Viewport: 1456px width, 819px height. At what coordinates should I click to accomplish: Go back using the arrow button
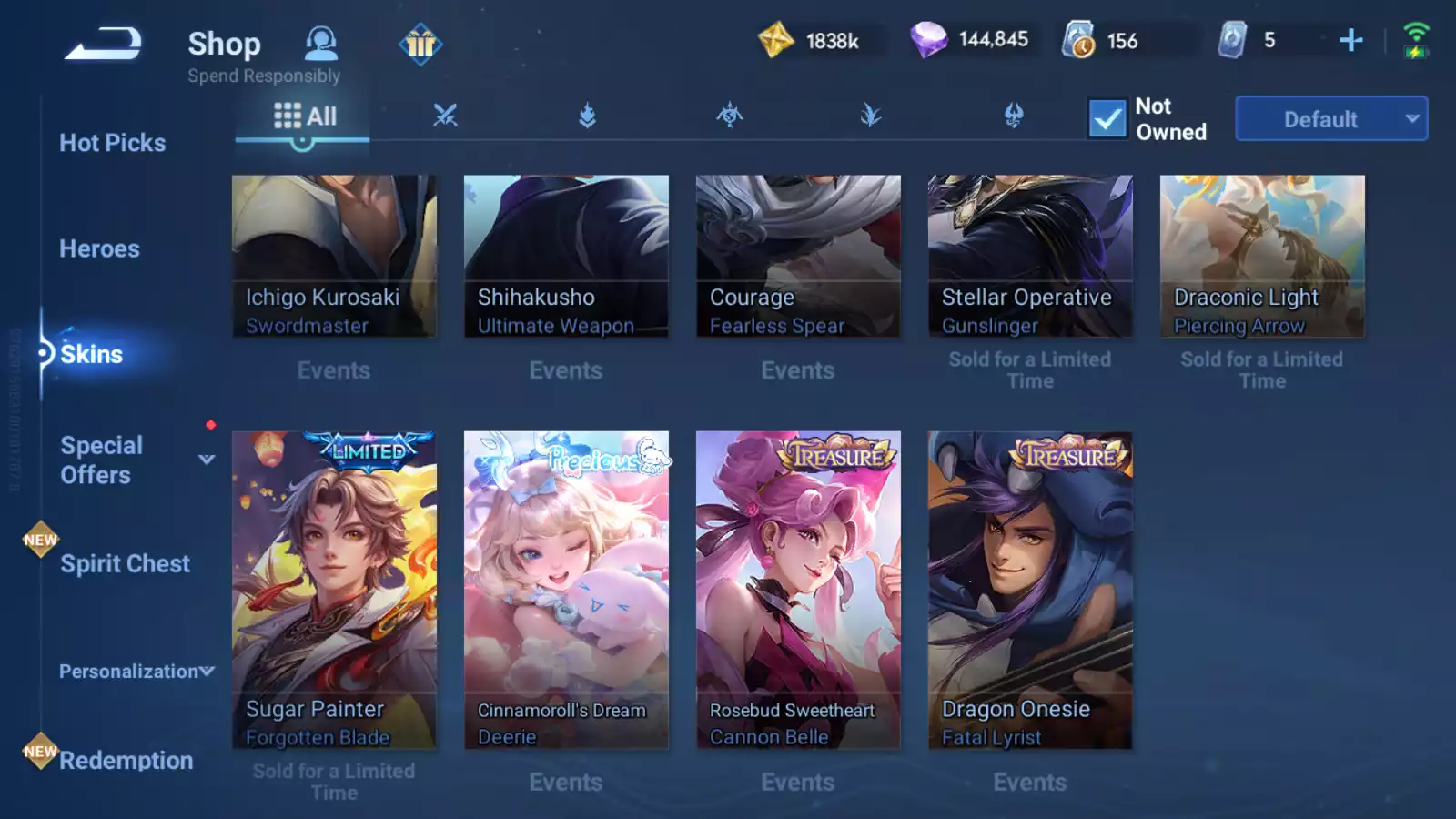click(103, 44)
